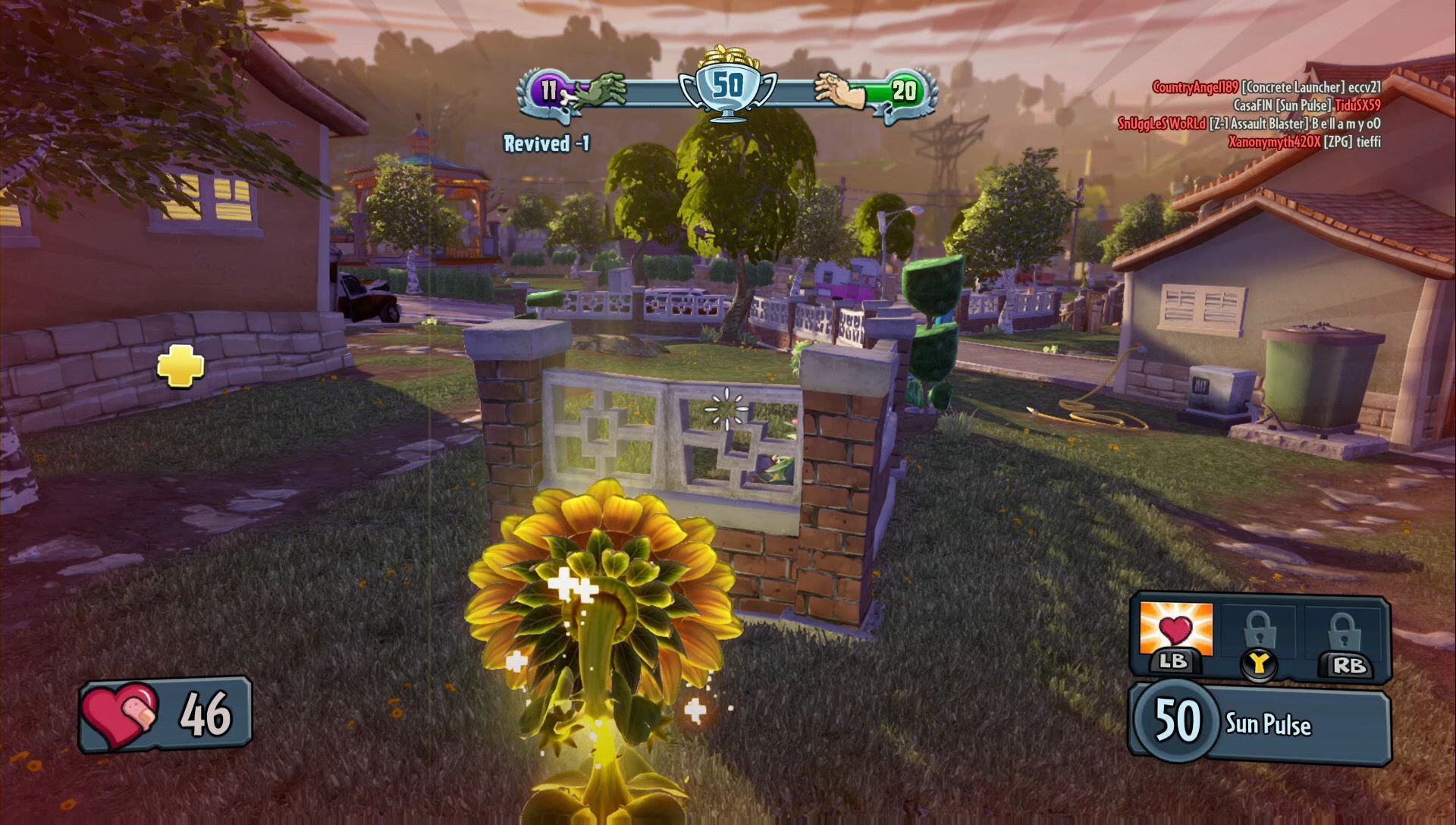This screenshot has height=825, width=1456.
Task: Click the Sun Pulse weapon panel
Action: coord(1259,723)
